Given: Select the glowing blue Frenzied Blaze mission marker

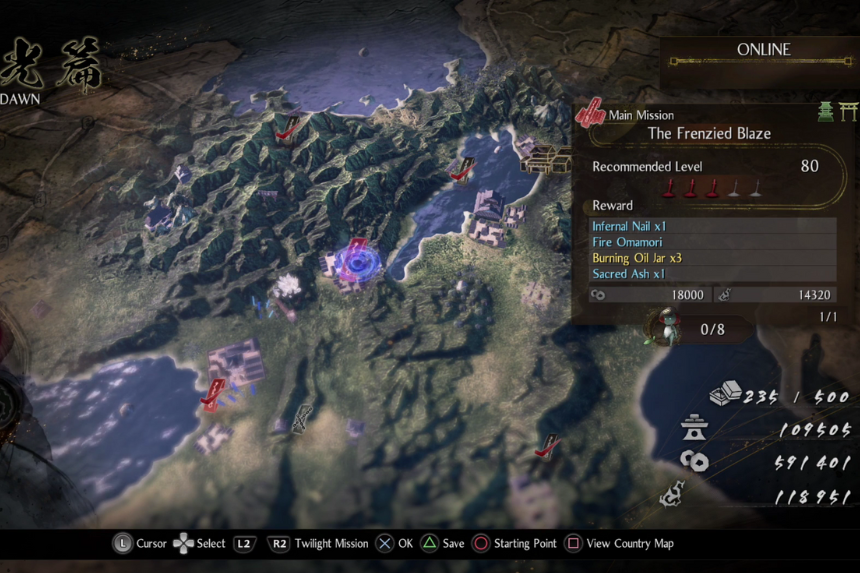Looking at the screenshot, I should click(x=357, y=259).
